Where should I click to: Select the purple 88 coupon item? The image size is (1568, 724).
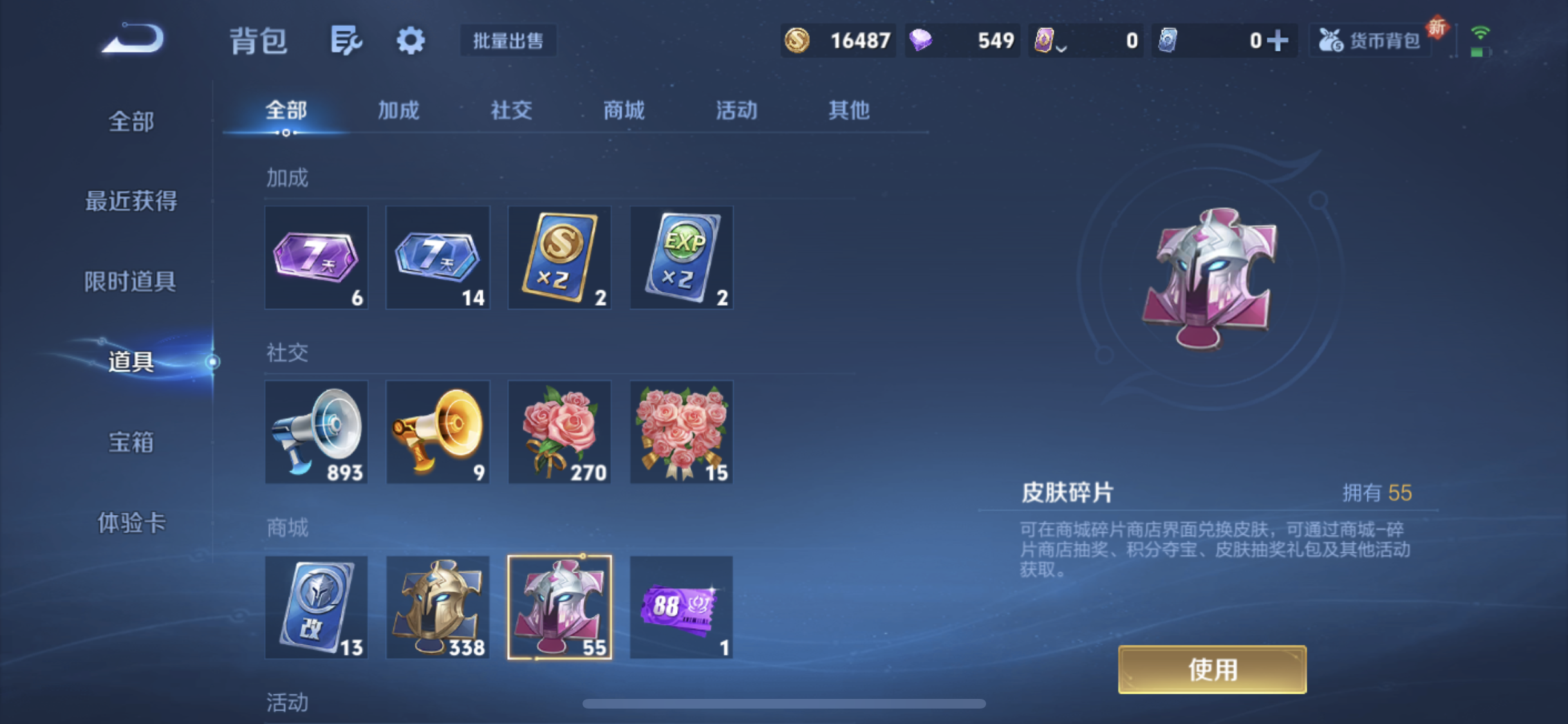[x=680, y=606]
